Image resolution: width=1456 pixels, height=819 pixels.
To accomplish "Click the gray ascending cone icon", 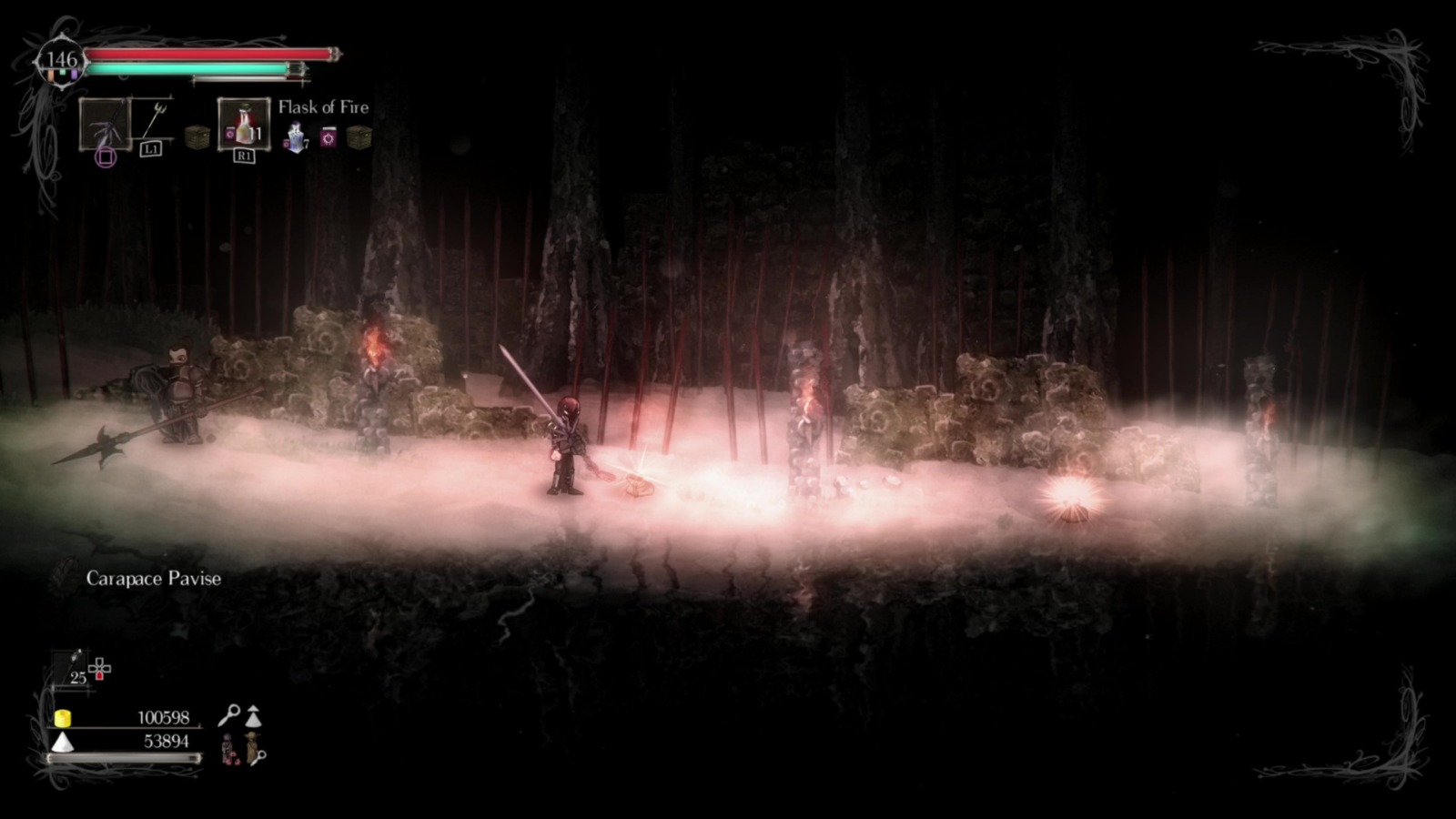I will (x=253, y=717).
